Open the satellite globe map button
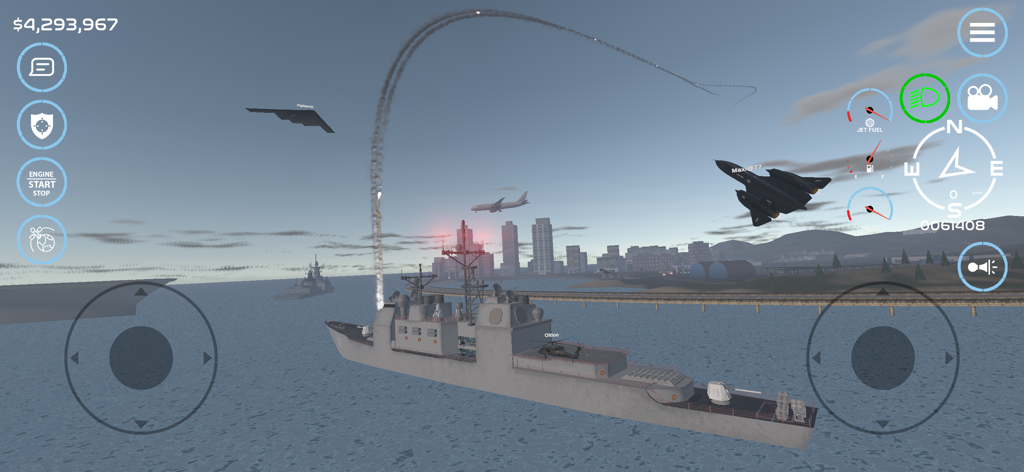Image resolution: width=1024 pixels, height=472 pixels. tap(42, 240)
